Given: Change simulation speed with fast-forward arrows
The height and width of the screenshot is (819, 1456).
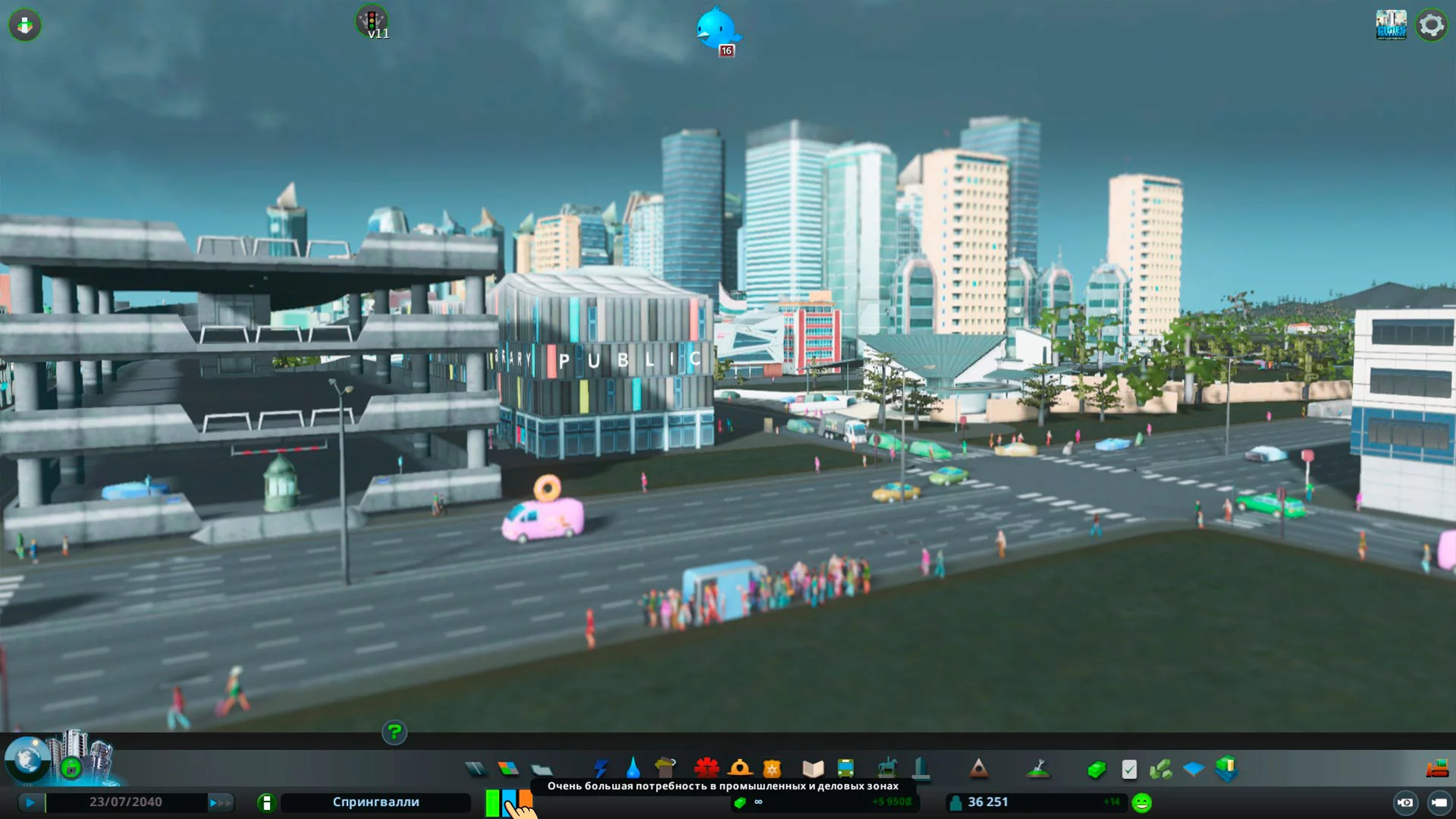Looking at the screenshot, I should coord(220,802).
